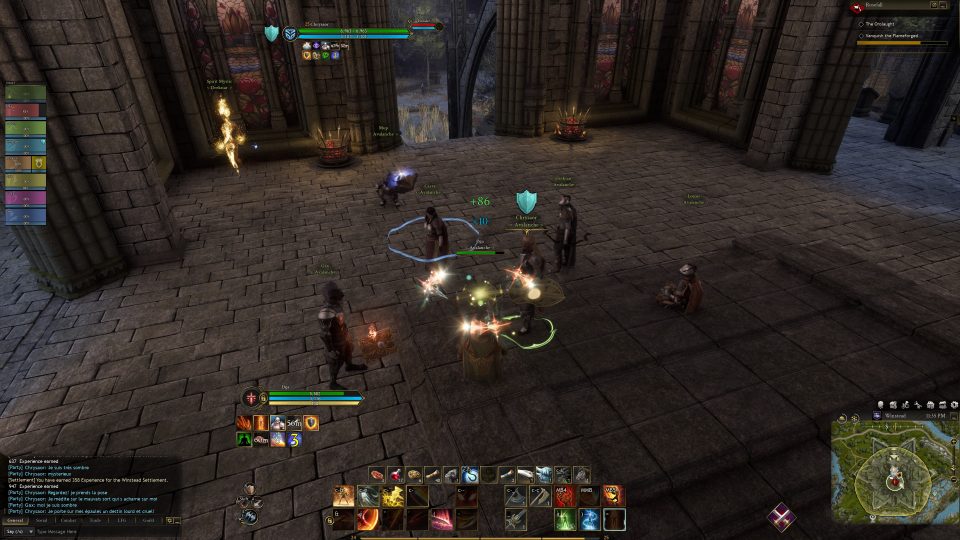The width and height of the screenshot is (960, 540).
Task: Activate the yellow lightning strike ability
Action: pos(392,495)
